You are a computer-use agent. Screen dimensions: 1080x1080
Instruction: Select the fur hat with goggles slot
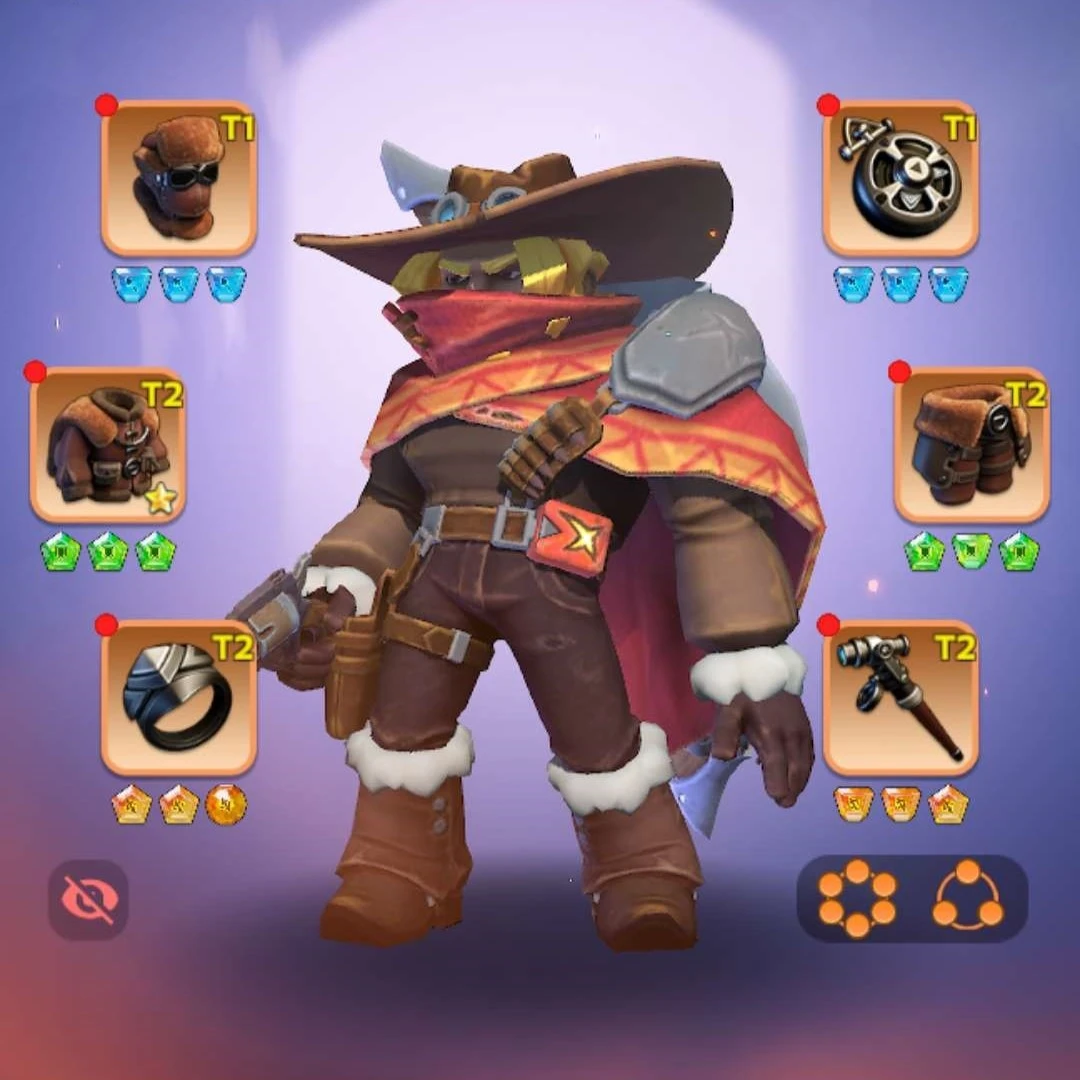point(179,179)
